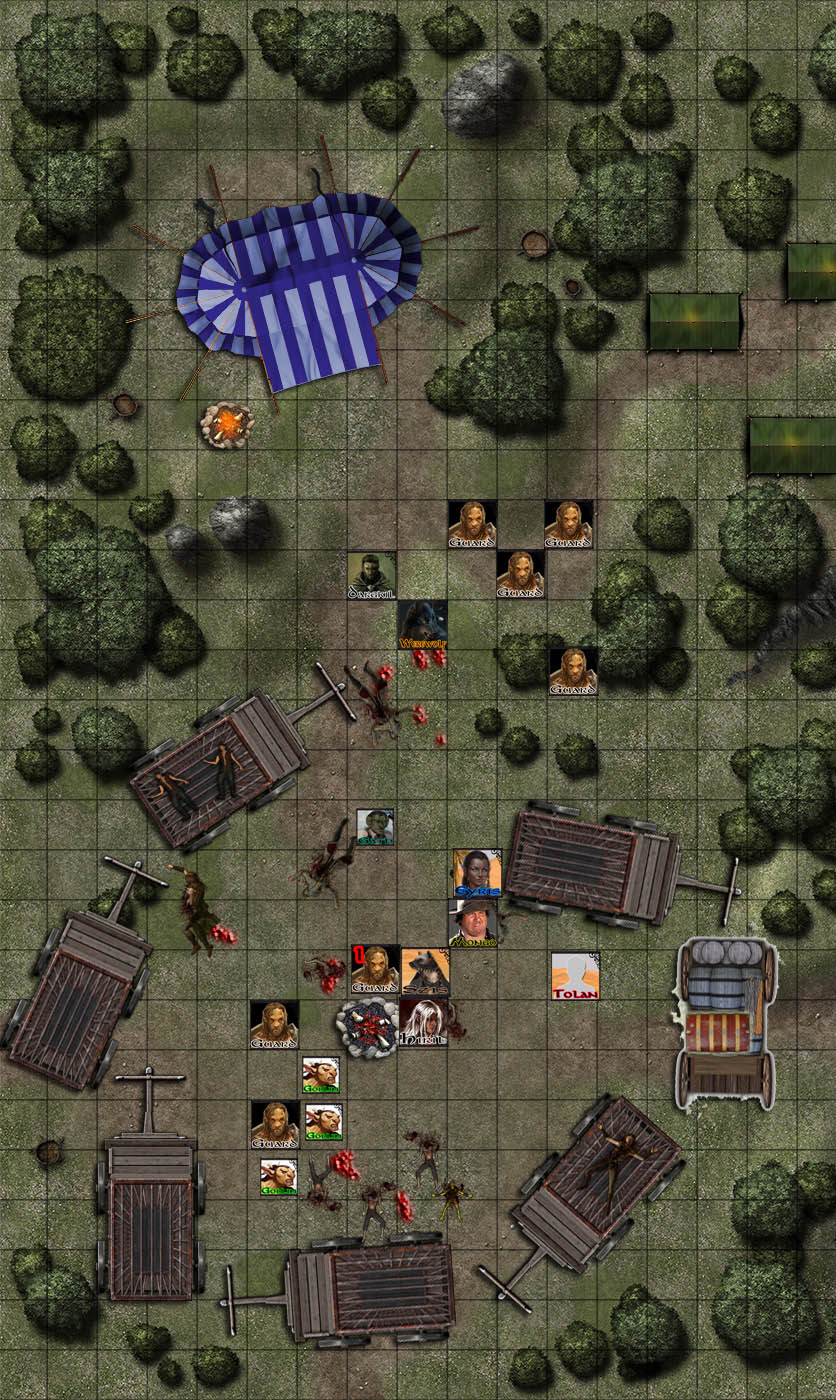
Task: Select the Werewolf token
Action: [x=422, y=624]
